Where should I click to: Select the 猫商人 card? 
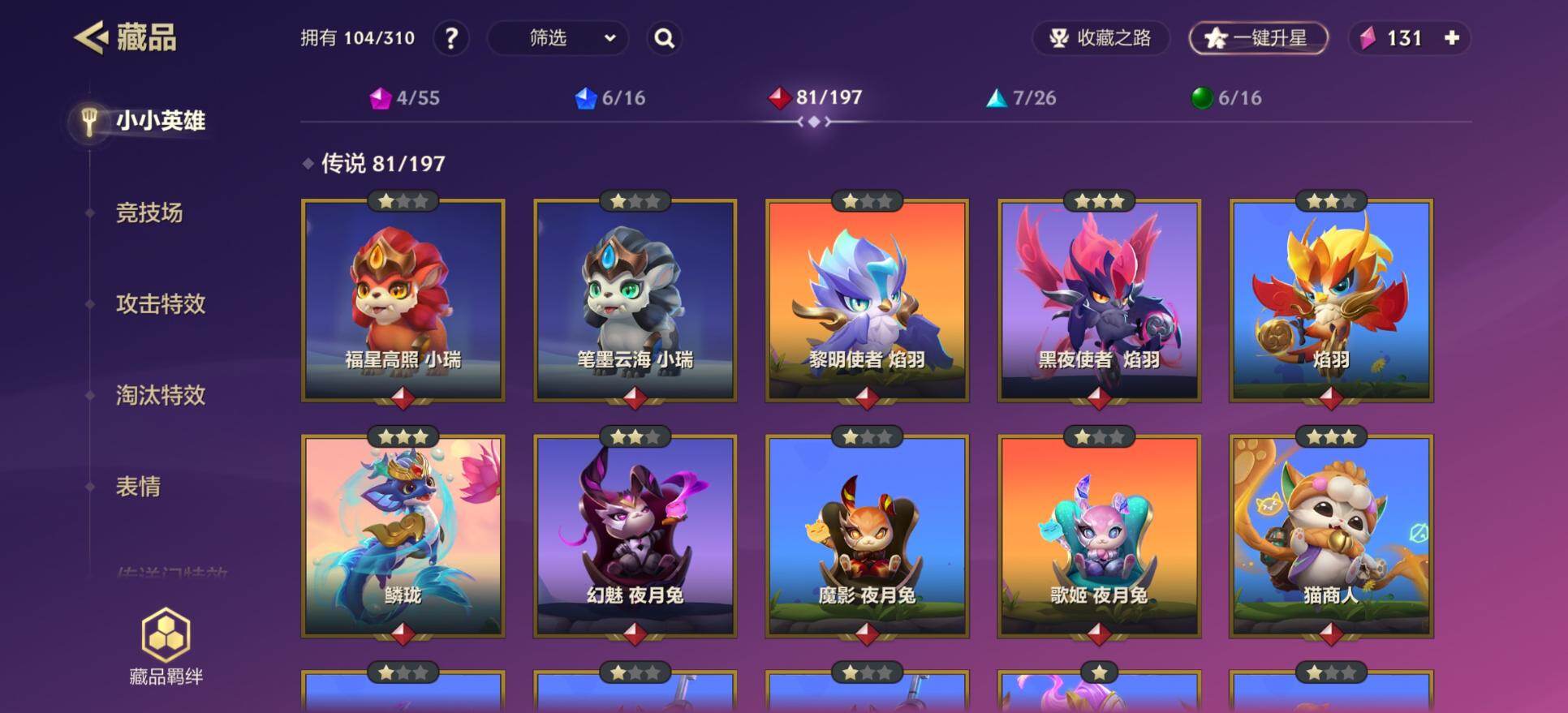[x=1331, y=535]
